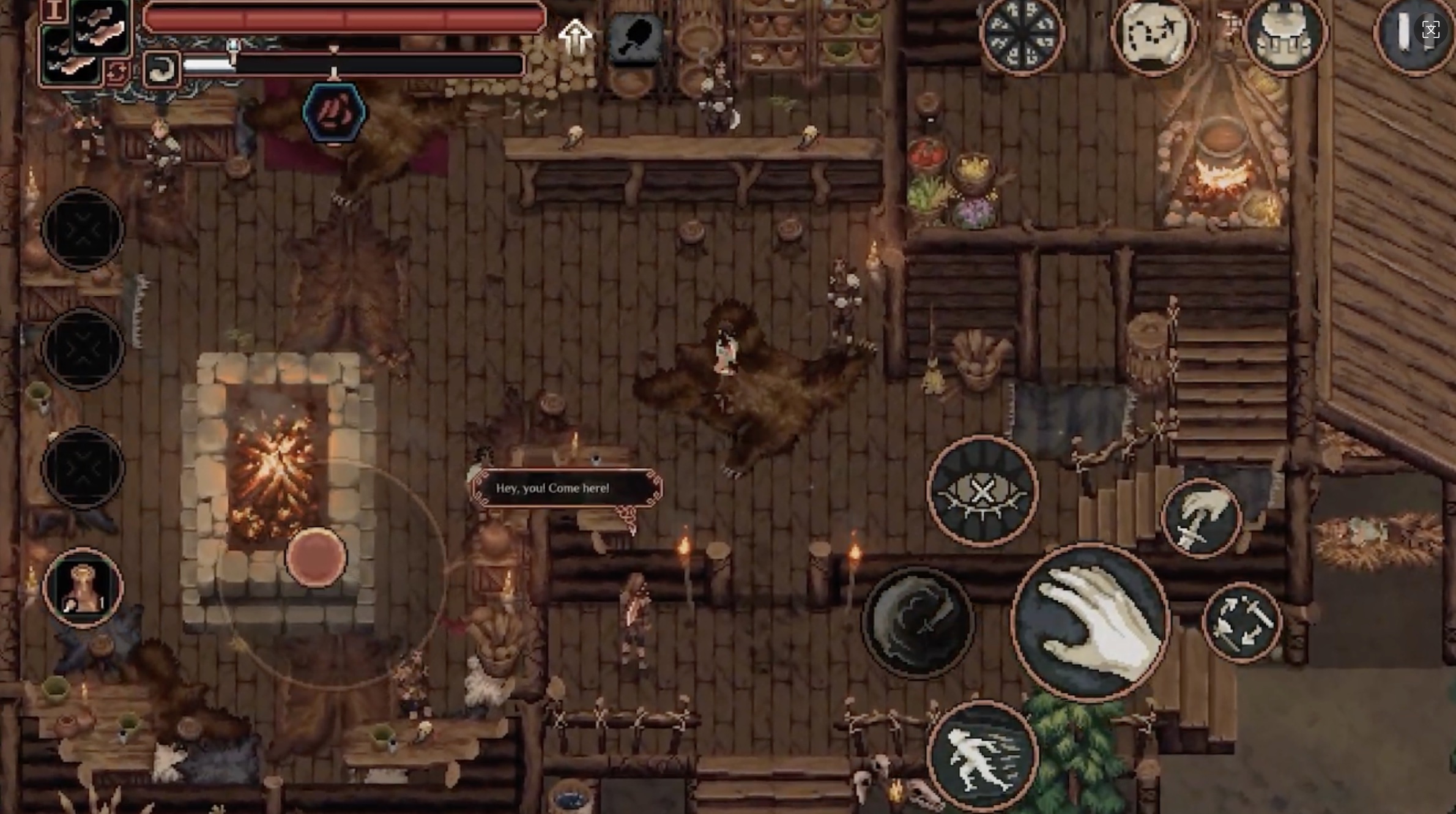
Task: Tap the large hand interact button
Action: pos(1090,622)
